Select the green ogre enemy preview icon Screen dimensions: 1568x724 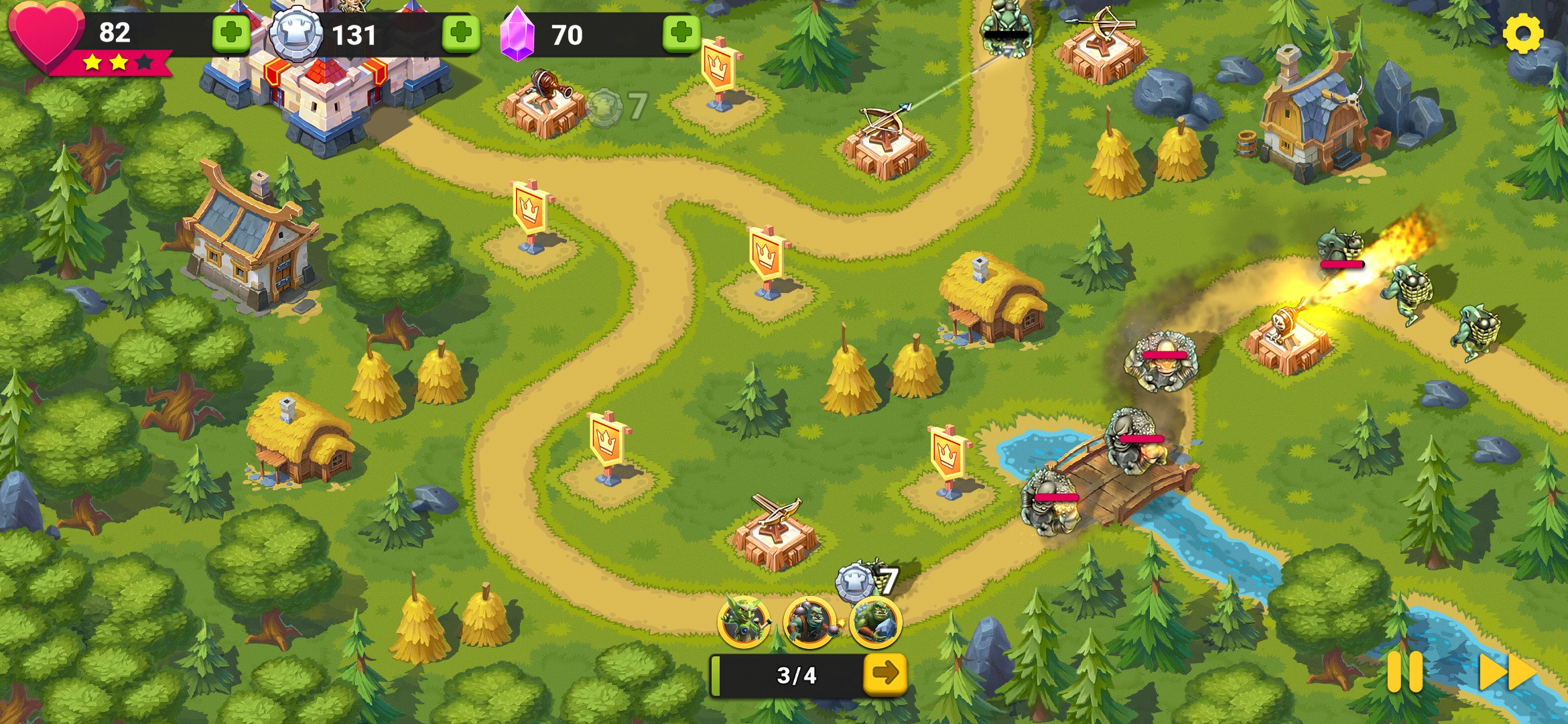(875, 622)
